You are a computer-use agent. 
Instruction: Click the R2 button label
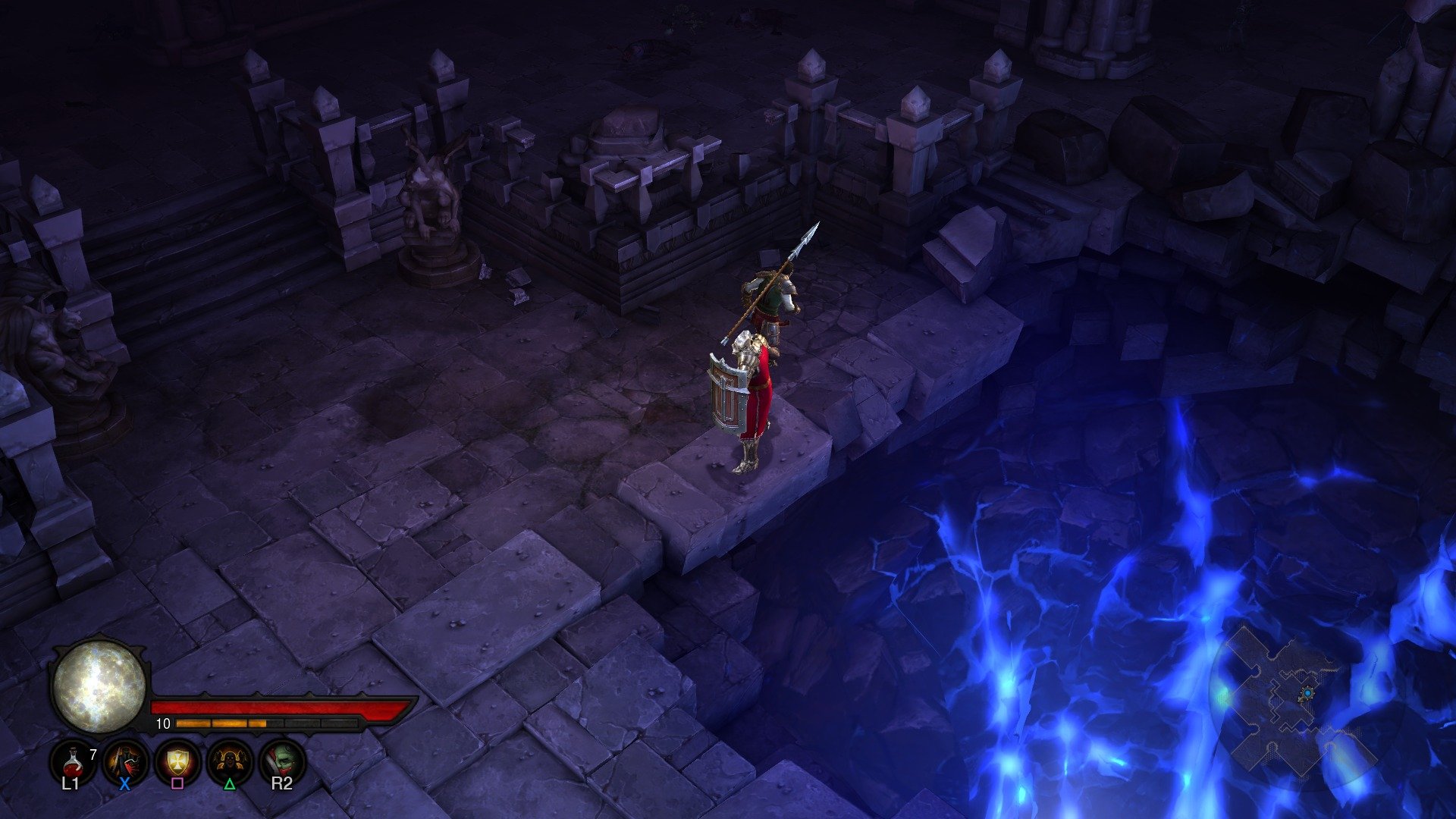(x=283, y=783)
